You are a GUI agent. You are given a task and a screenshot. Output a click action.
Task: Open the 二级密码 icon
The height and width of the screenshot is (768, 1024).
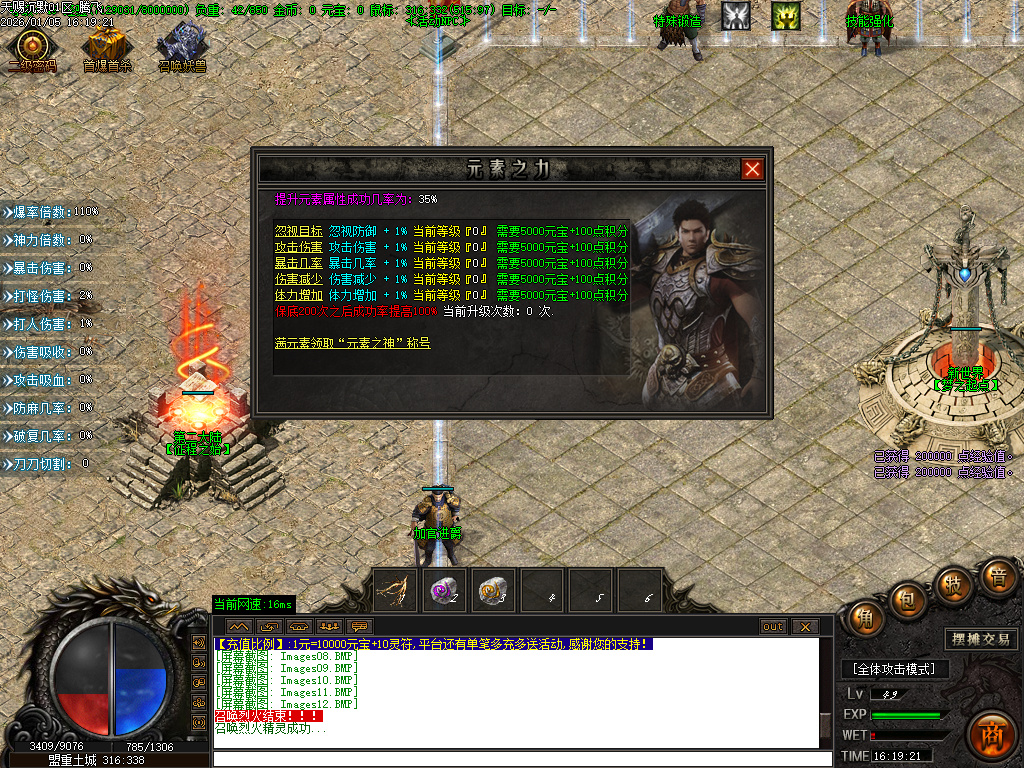(x=32, y=46)
